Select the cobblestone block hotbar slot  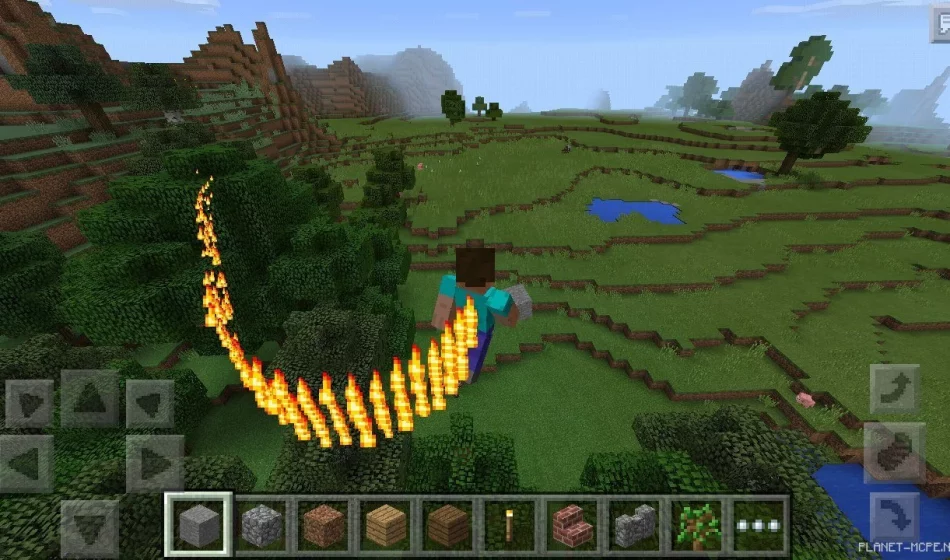[x=262, y=523]
